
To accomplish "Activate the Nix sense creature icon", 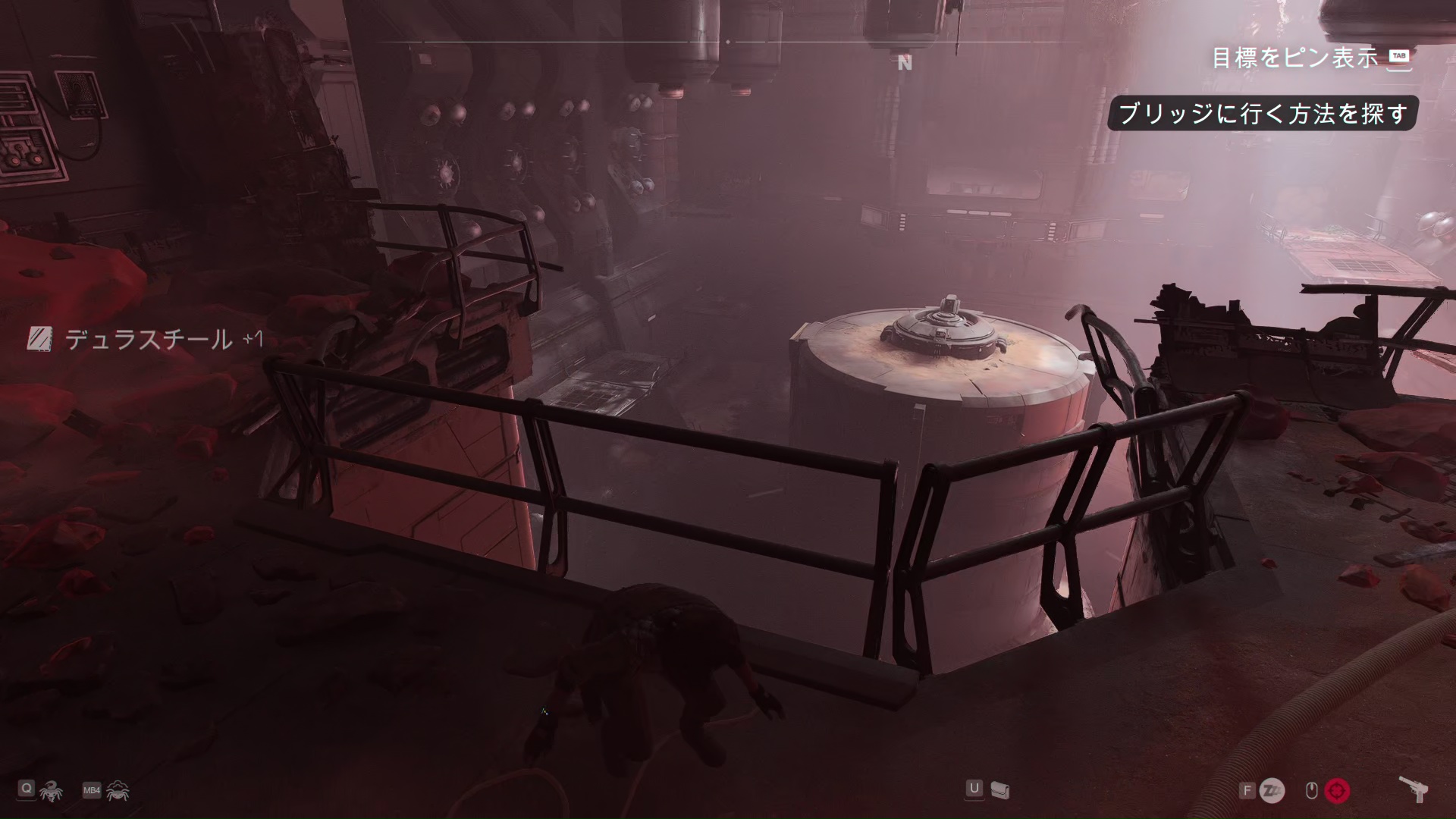I will 118,791.
